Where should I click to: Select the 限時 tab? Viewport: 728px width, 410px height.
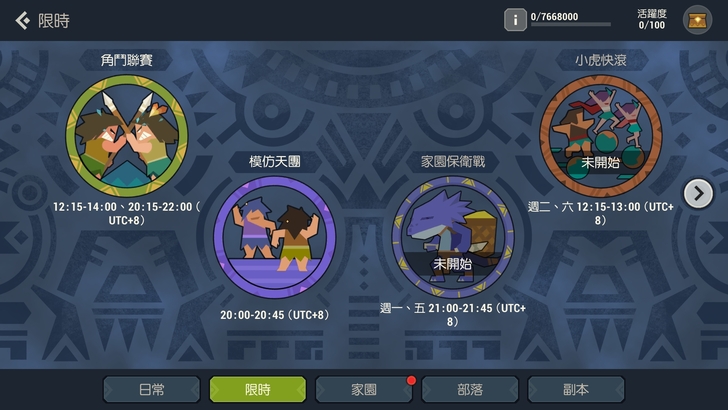[257, 389]
